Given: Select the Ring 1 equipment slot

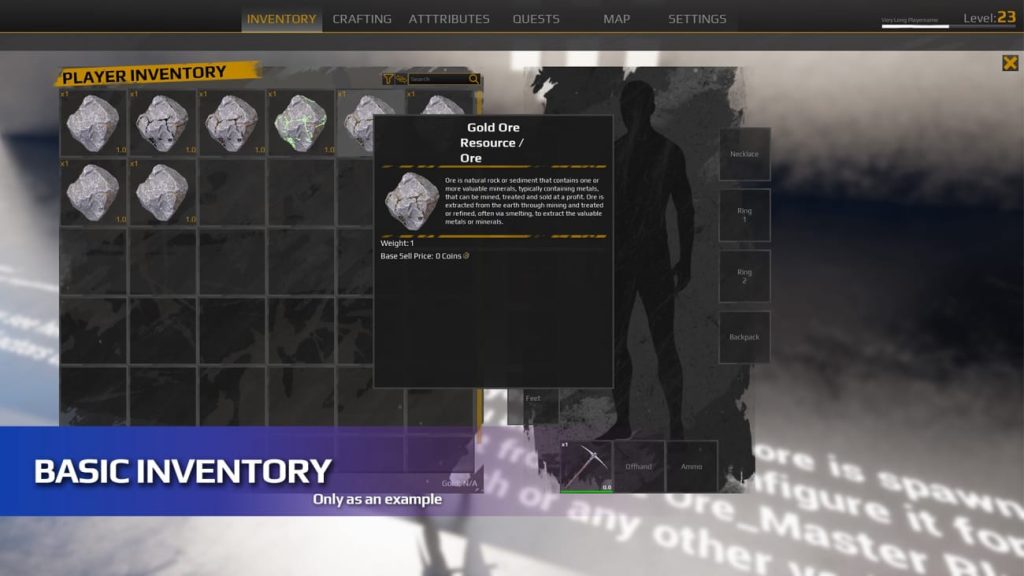Looking at the screenshot, I should pyautogui.click(x=744, y=215).
